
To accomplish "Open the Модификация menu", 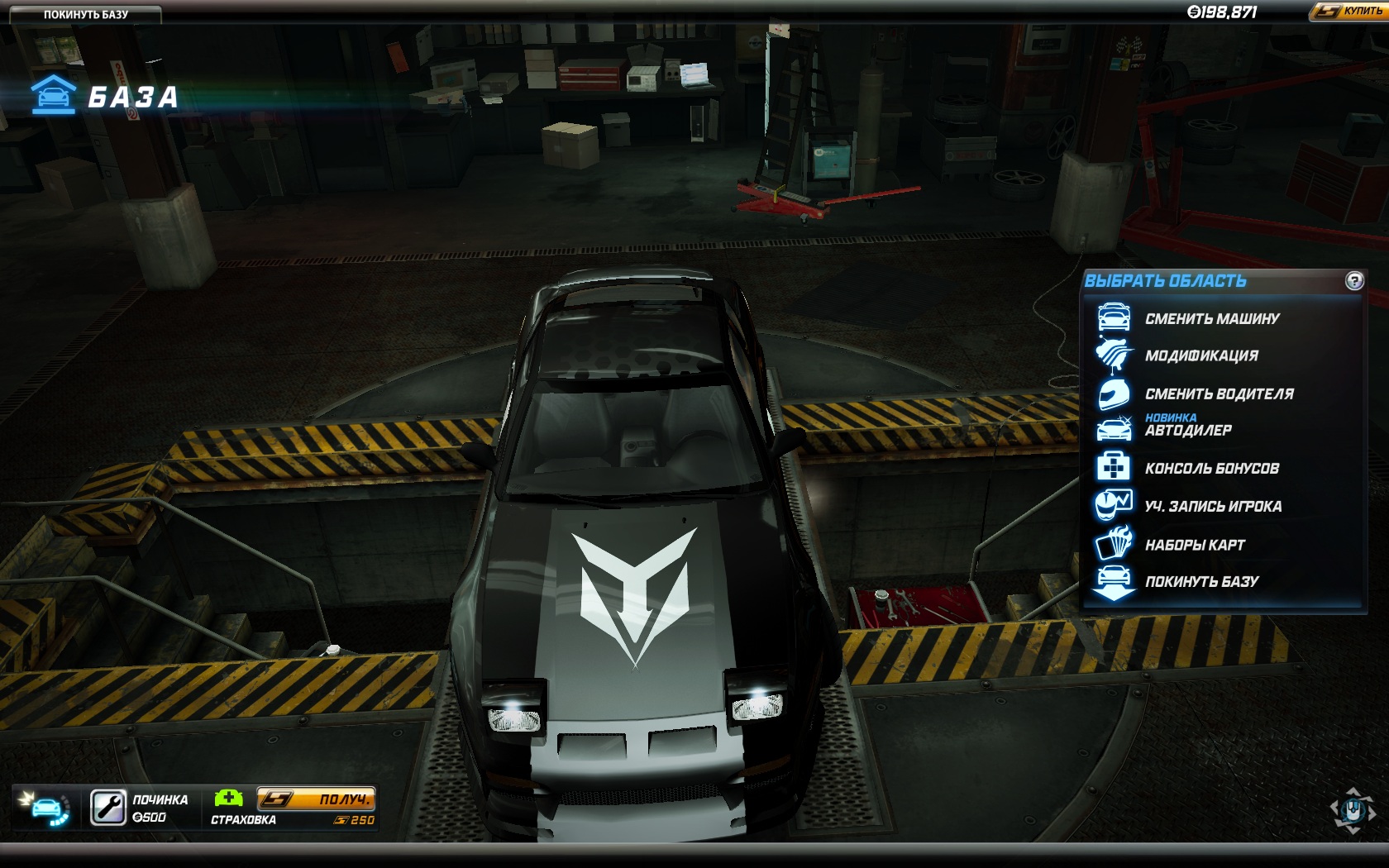I will [1200, 356].
